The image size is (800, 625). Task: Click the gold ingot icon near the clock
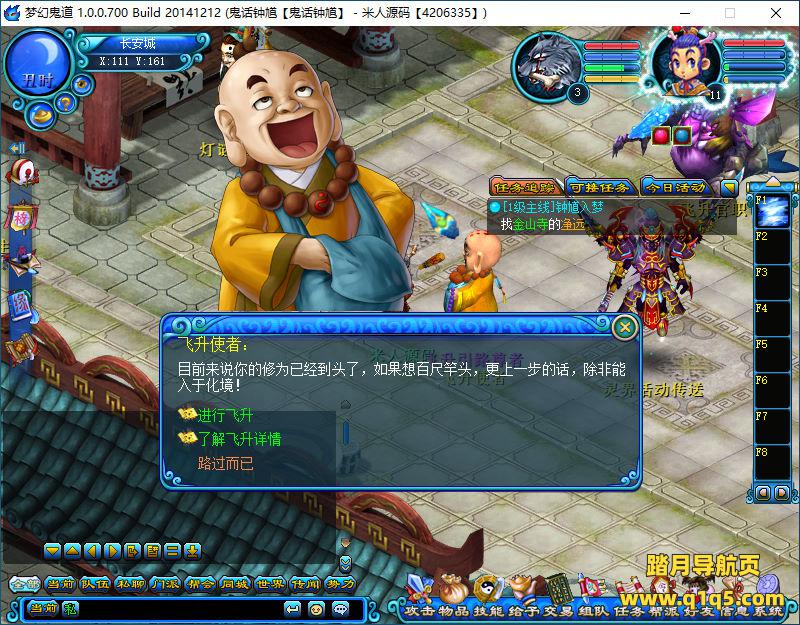pyautogui.click(x=42, y=114)
